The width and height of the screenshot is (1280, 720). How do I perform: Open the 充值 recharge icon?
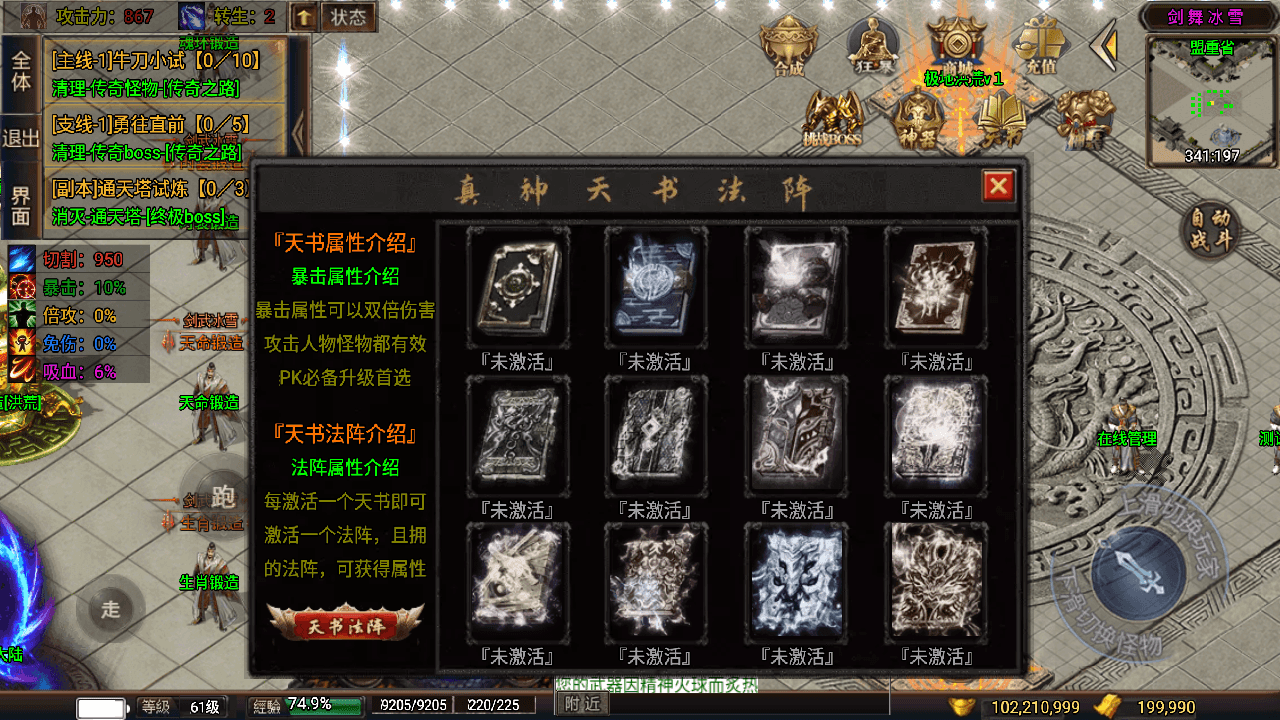tap(1044, 44)
